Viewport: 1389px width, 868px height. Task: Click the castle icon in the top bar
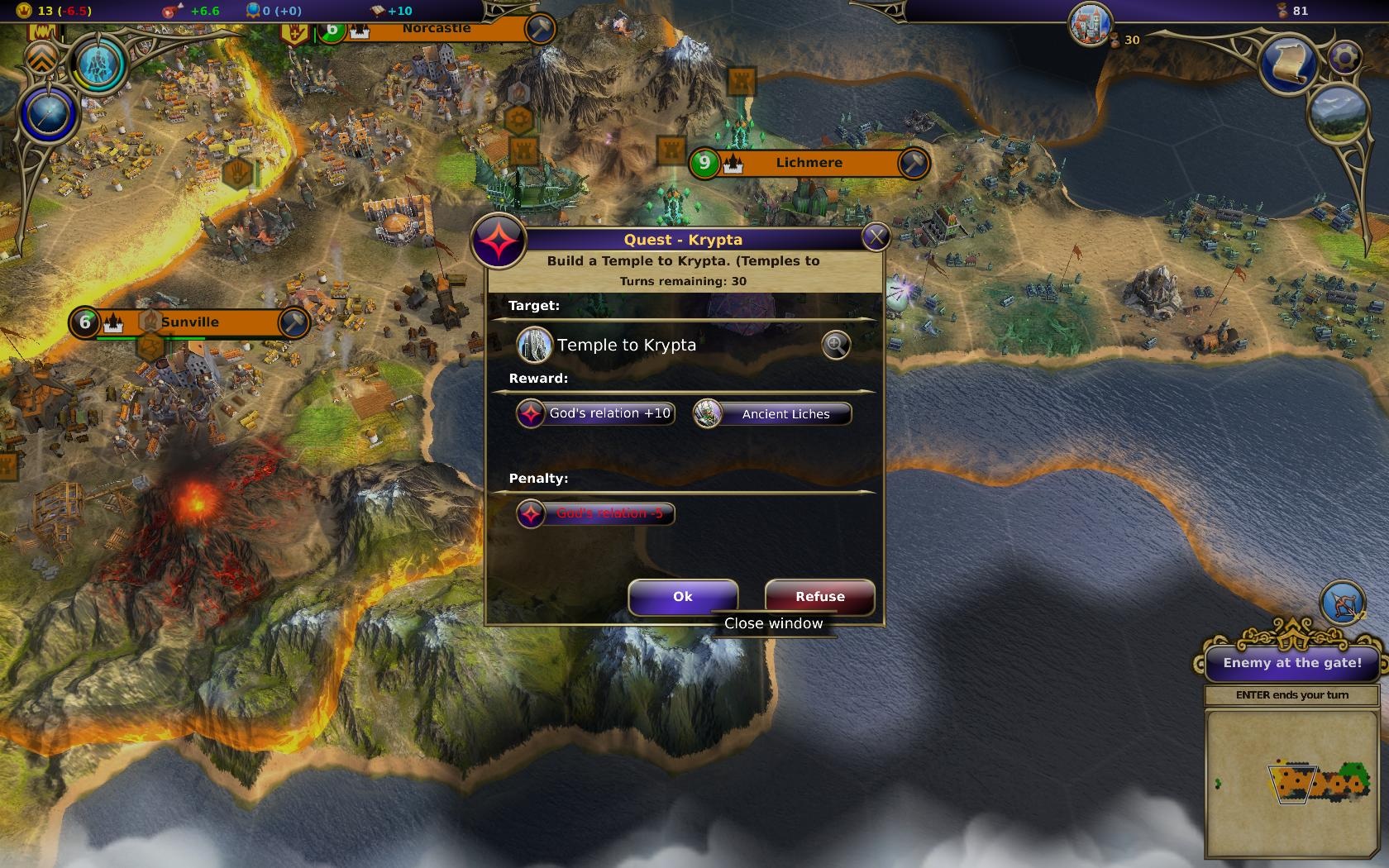click(x=1089, y=22)
